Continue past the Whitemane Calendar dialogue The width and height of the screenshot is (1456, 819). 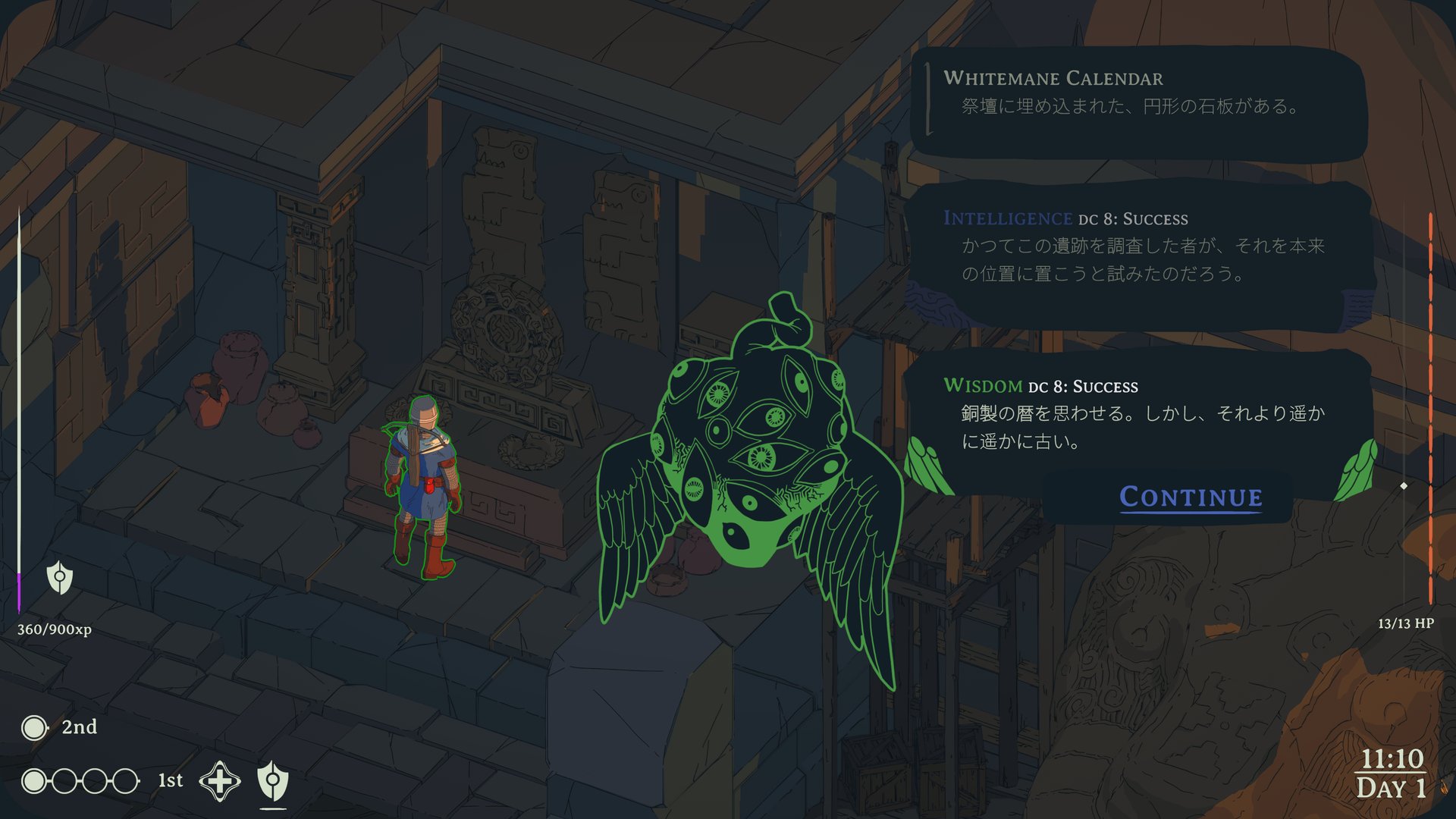point(1191,497)
